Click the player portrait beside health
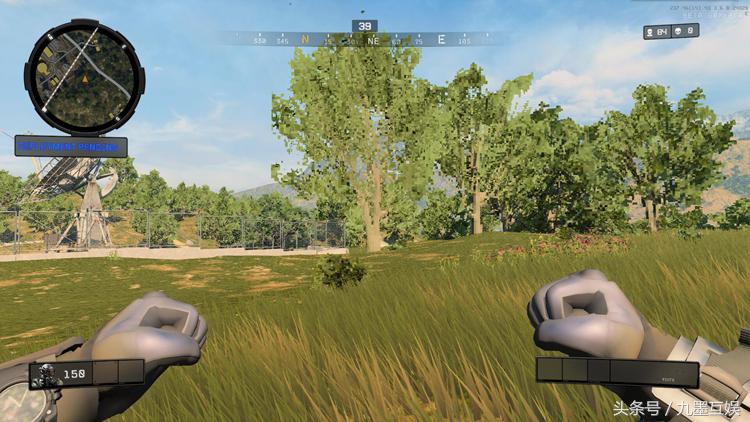Screen dimensions: 750x422 coord(45,374)
